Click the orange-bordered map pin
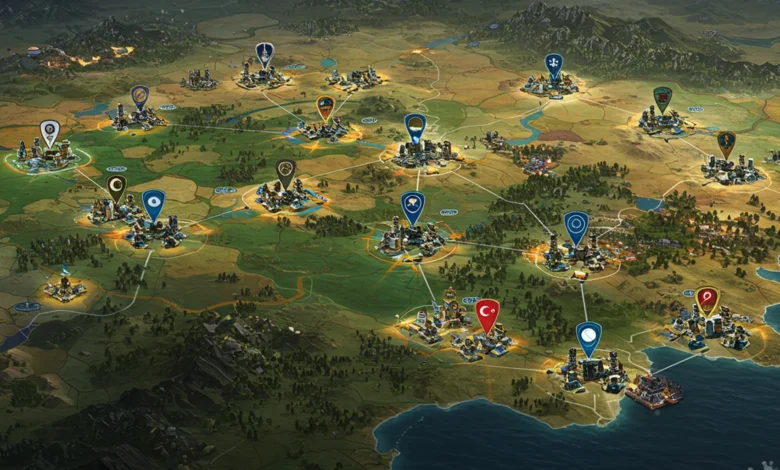 point(325,106)
